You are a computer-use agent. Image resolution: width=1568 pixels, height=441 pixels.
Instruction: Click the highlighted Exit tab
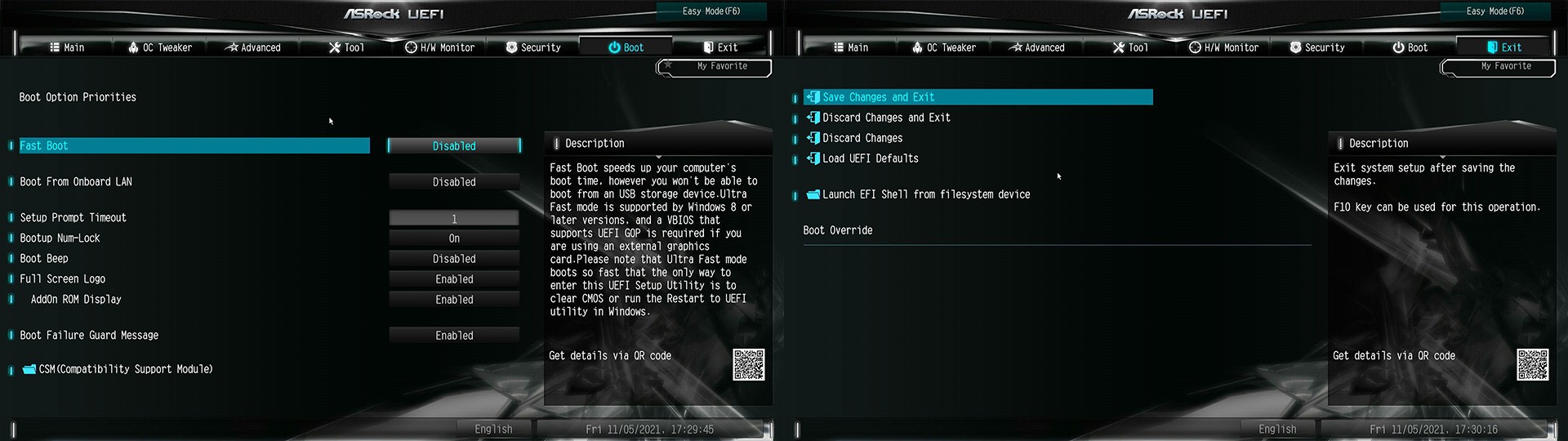point(1504,47)
